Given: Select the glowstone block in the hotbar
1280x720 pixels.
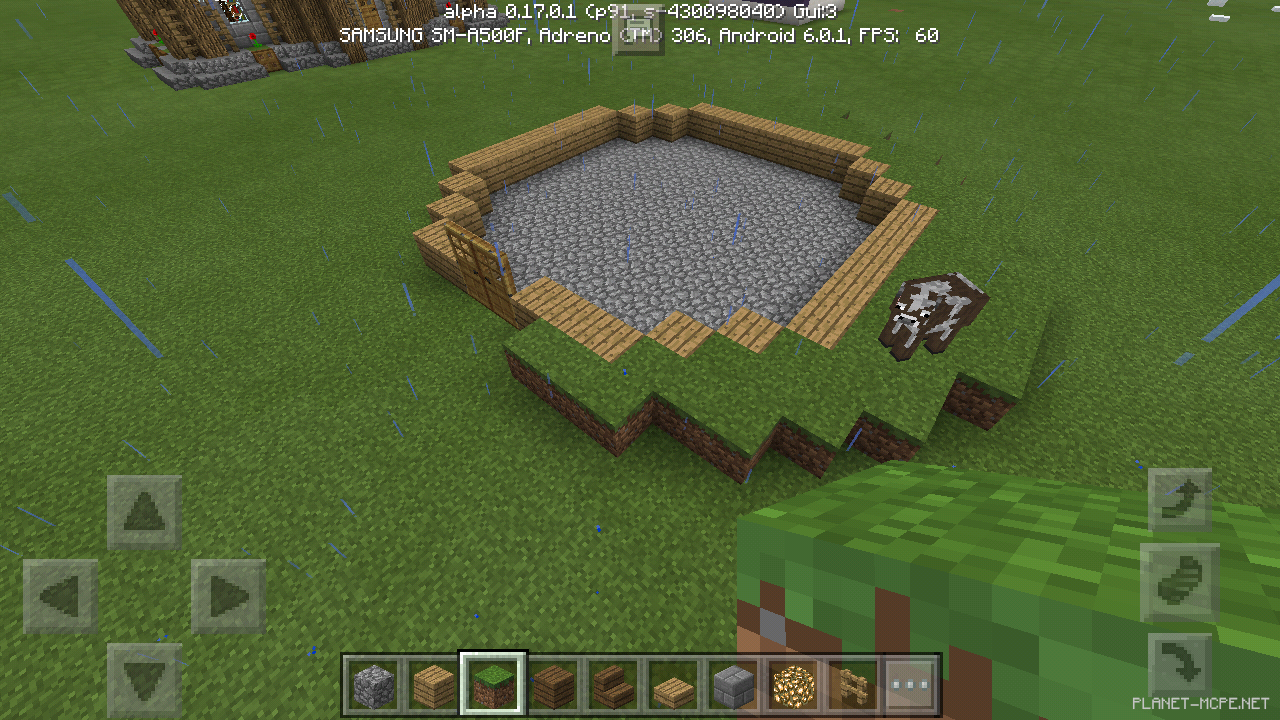Looking at the screenshot, I should click(x=790, y=685).
